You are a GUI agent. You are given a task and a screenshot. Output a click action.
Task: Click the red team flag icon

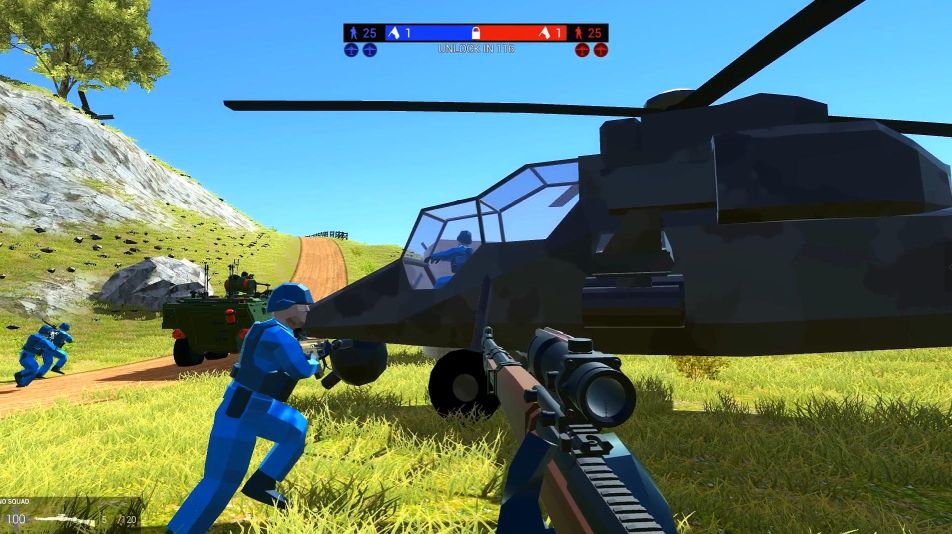pos(544,33)
